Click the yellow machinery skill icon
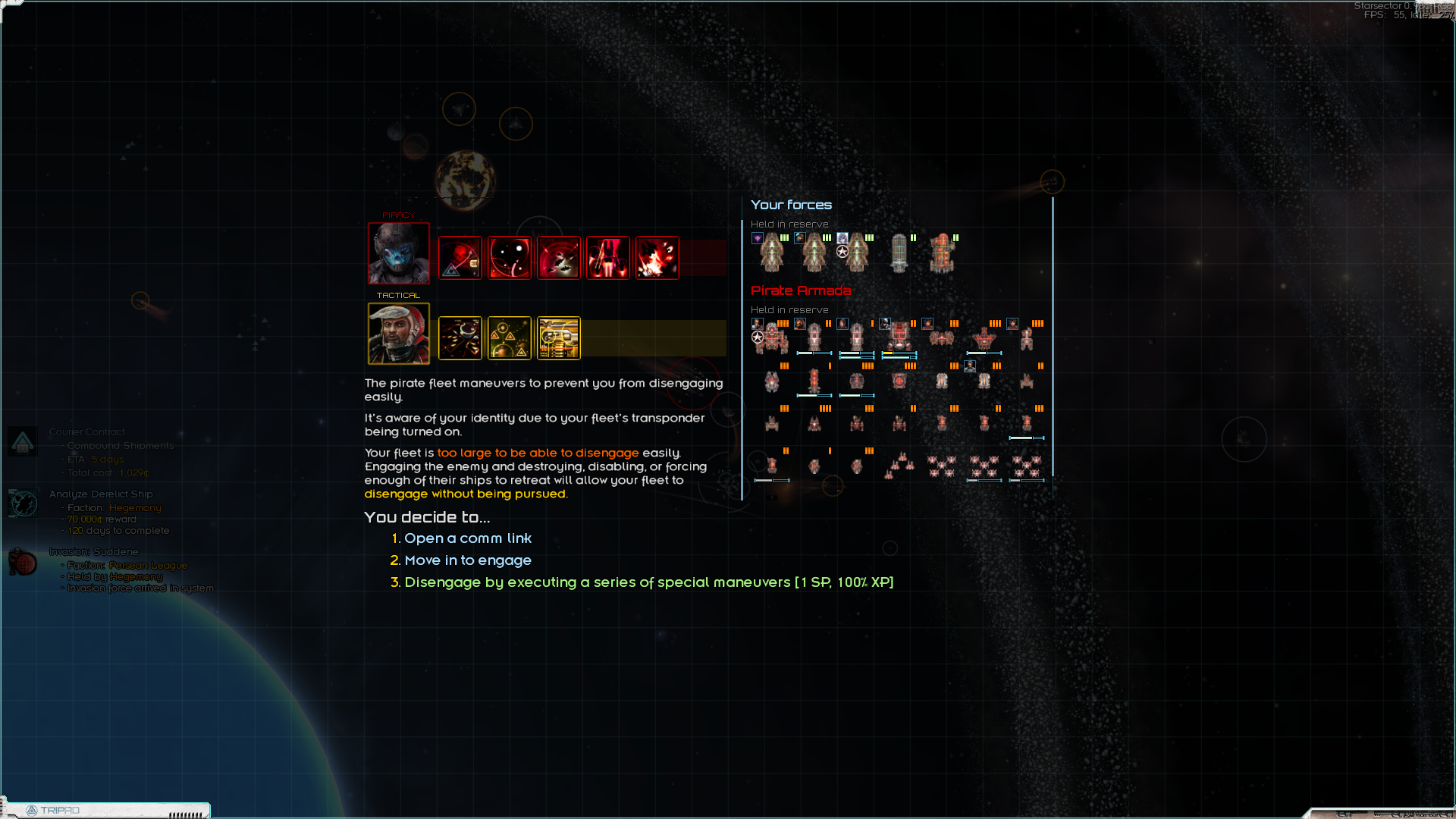 click(559, 338)
